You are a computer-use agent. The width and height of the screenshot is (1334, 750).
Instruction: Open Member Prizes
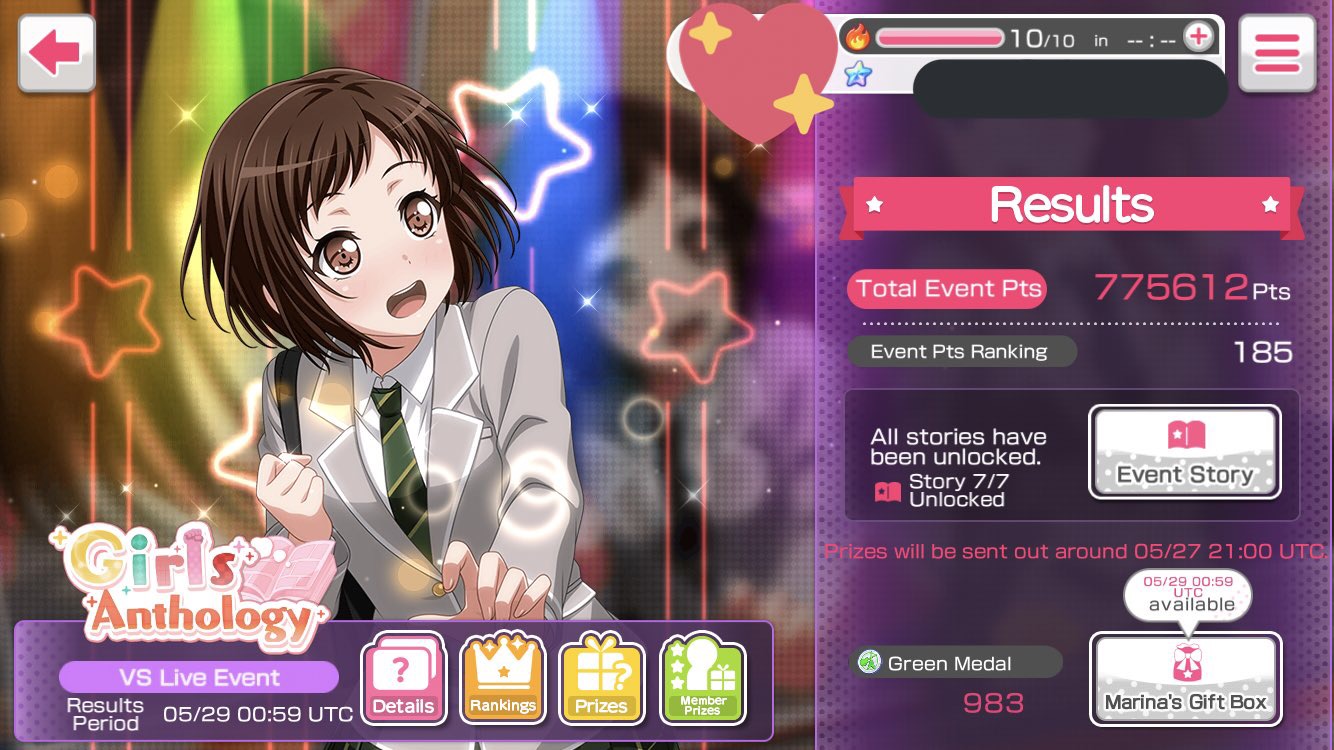tap(703, 679)
